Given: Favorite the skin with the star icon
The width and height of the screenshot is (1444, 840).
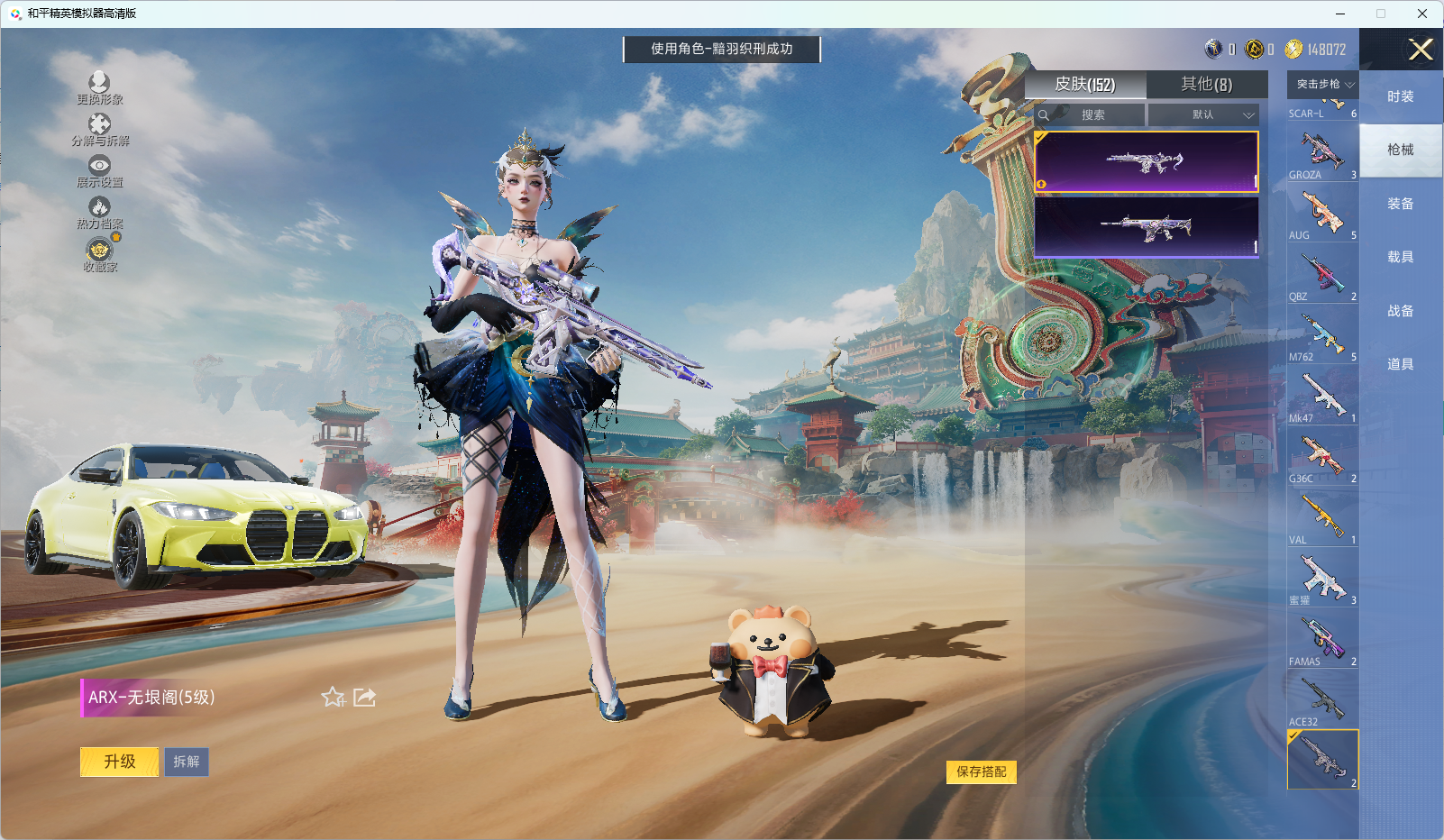Looking at the screenshot, I should click(333, 697).
